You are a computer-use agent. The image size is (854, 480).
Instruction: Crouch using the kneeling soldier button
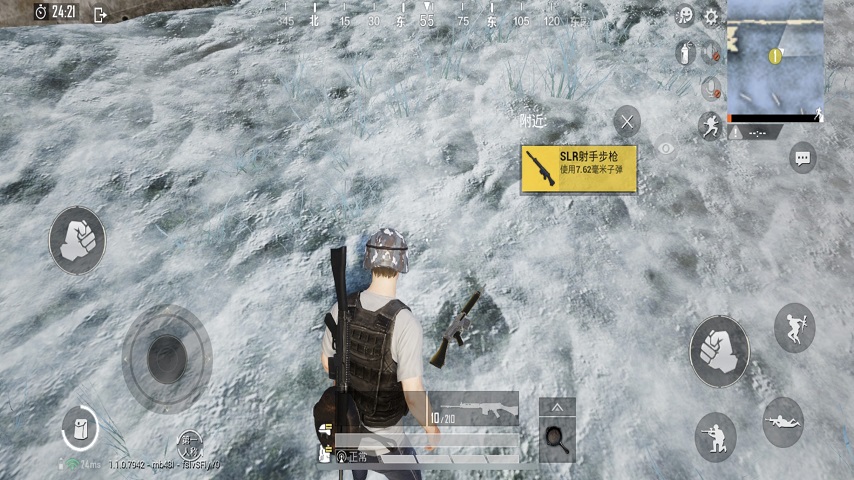tap(715, 436)
